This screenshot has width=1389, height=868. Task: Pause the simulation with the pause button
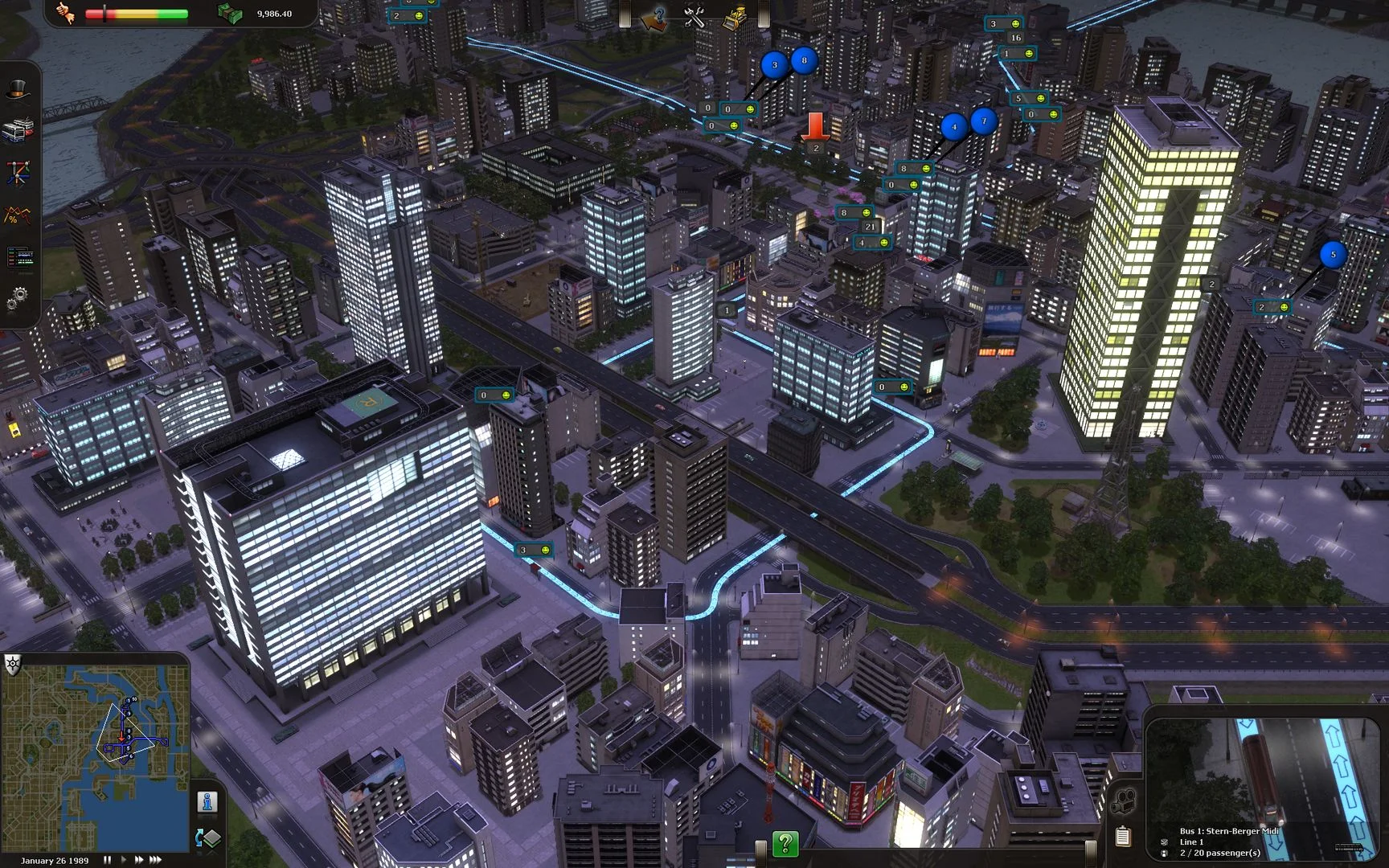point(108,858)
